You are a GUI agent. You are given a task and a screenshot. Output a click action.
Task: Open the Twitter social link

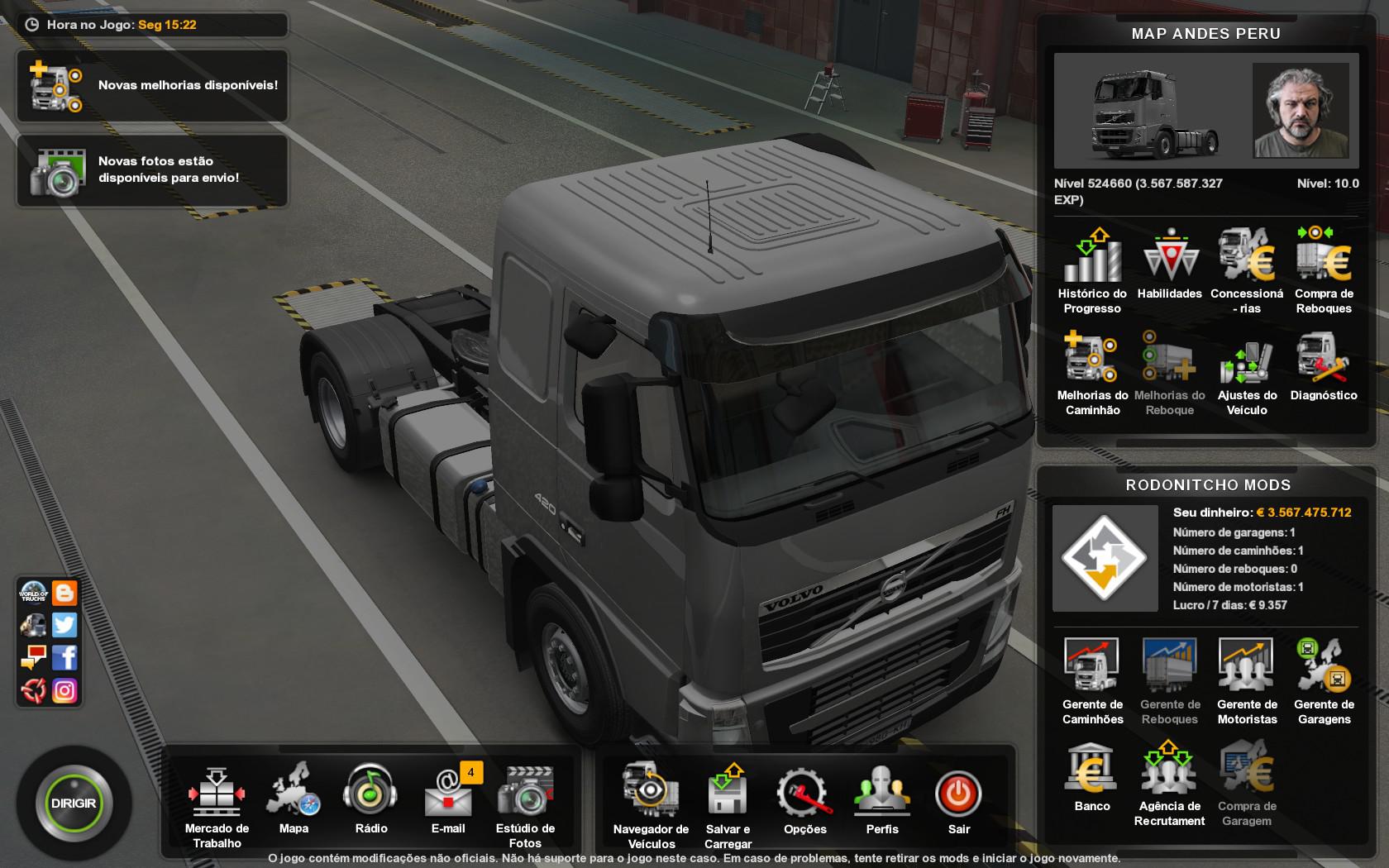(x=64, y=625)
